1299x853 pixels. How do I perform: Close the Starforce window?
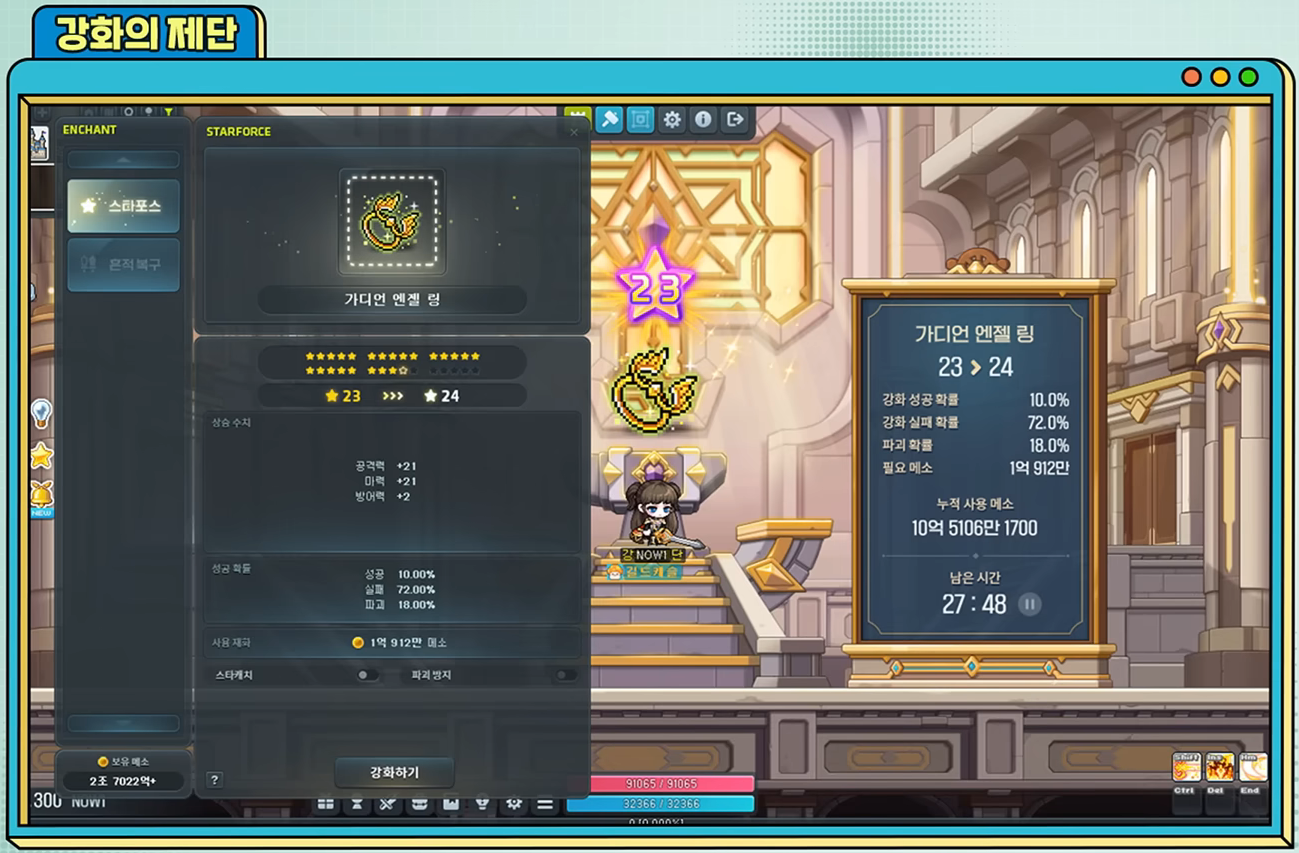tap(574, 132)
